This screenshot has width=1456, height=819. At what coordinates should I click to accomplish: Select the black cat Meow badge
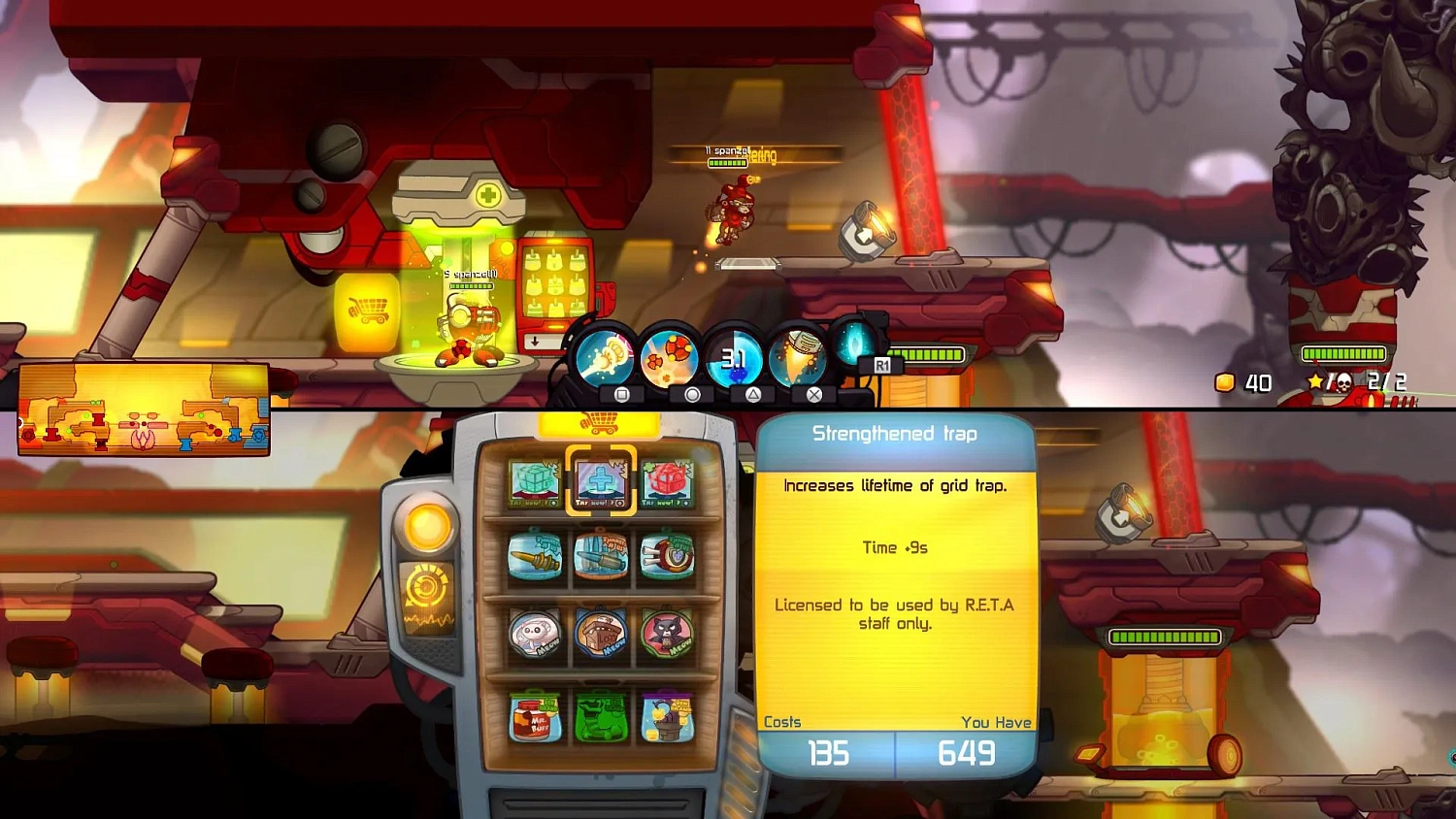(668, 634)
